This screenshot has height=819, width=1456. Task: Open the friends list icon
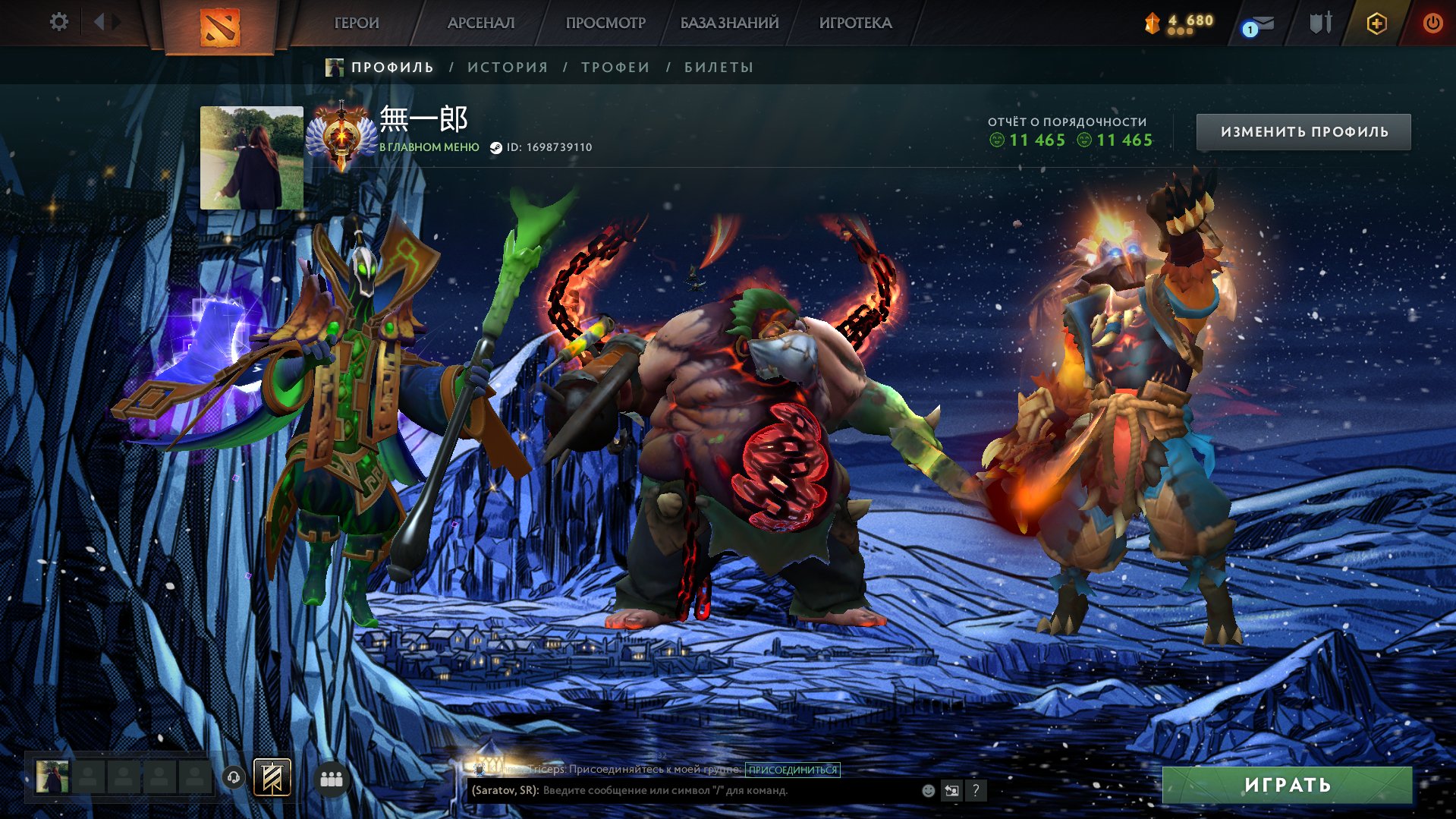pos(332,779)
